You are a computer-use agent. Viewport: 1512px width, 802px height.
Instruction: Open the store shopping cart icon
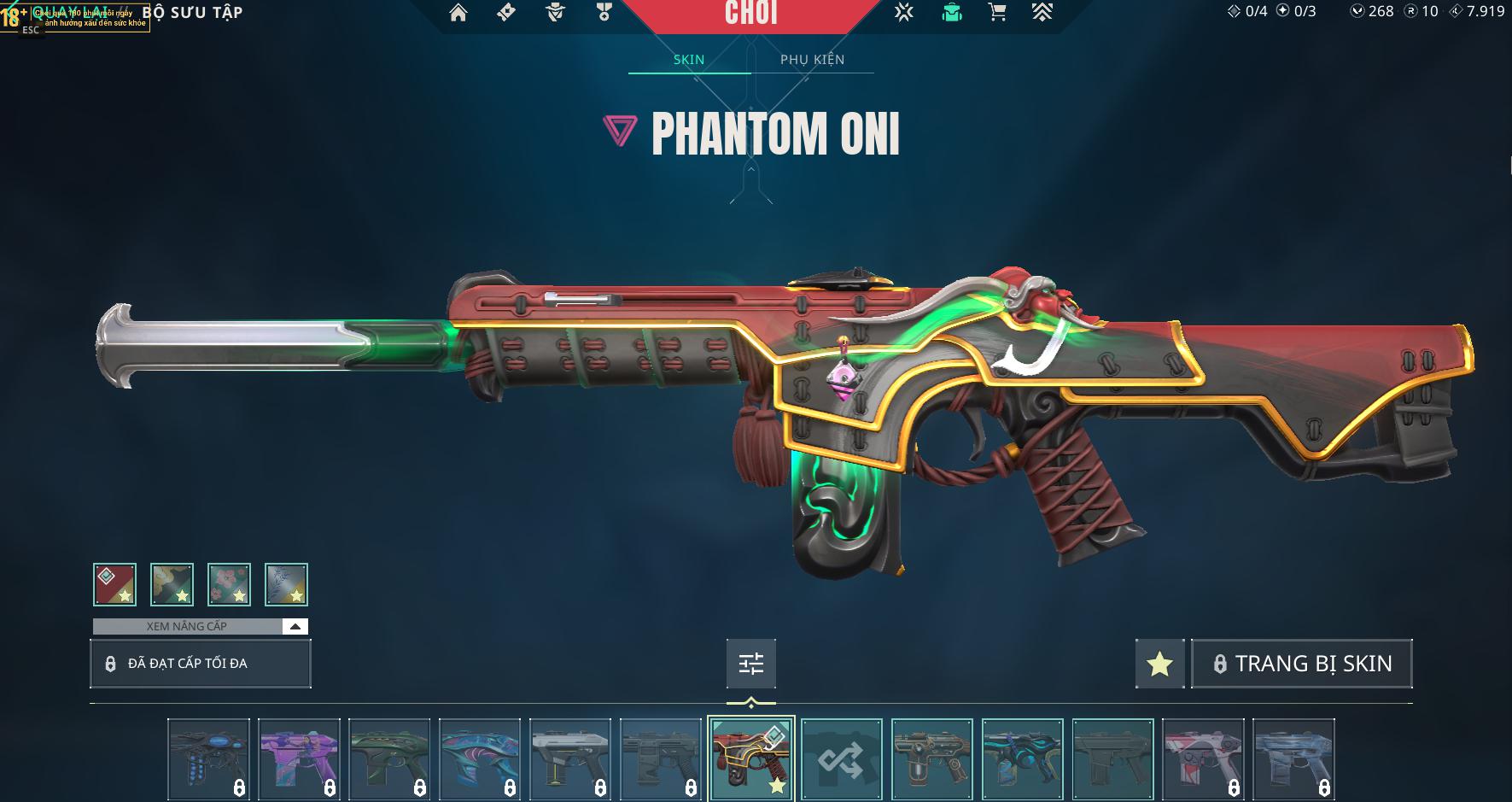[996, 13]
